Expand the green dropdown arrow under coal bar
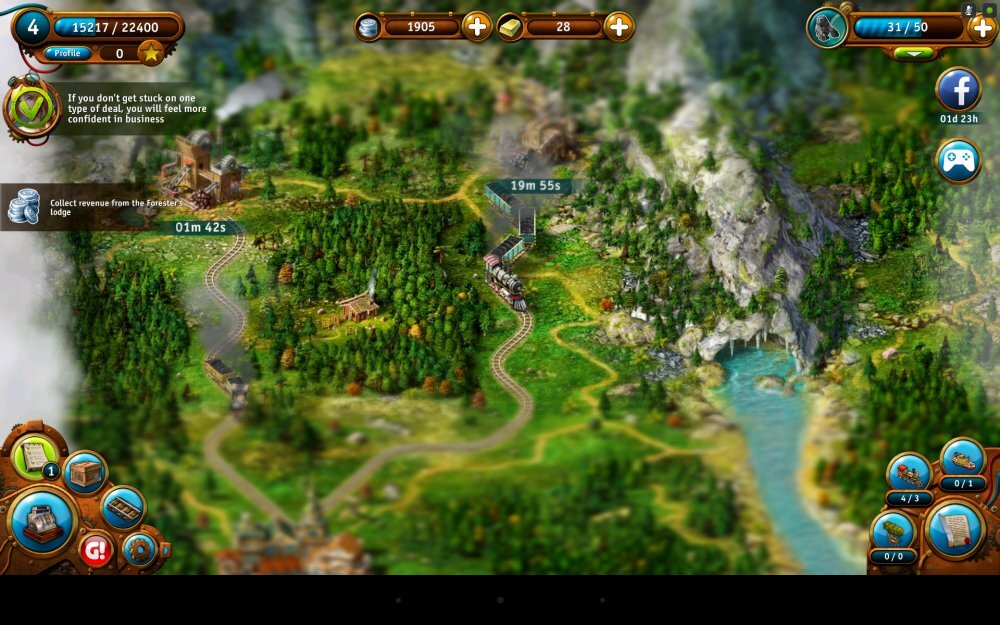This screenshot has width=1000, height=625. click(913, 53)
